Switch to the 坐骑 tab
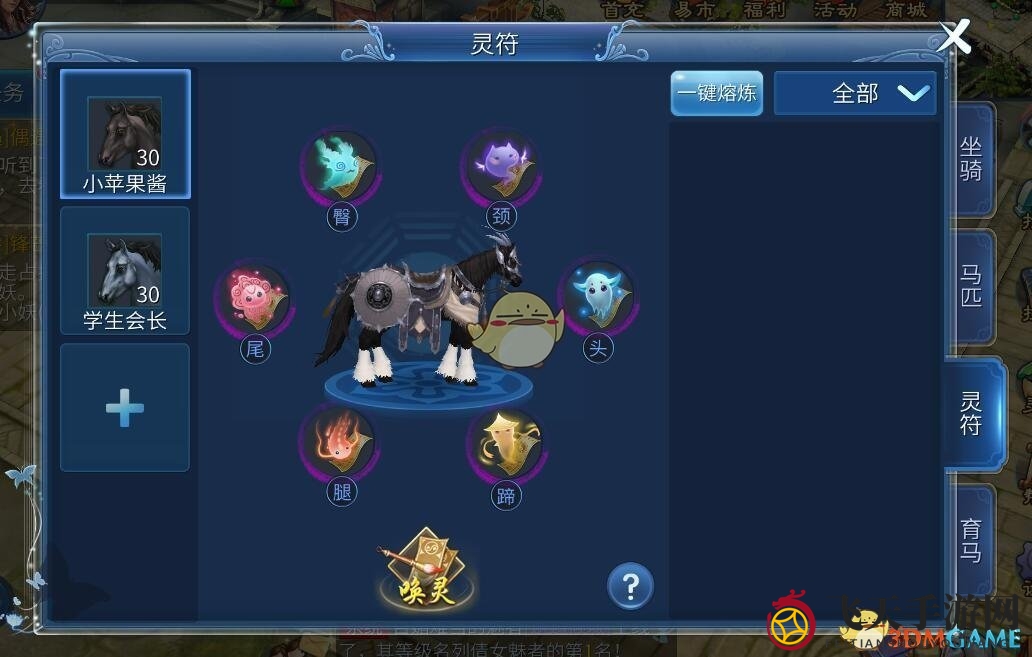Screen dimensions: 1032x657 tap(970, 160)
